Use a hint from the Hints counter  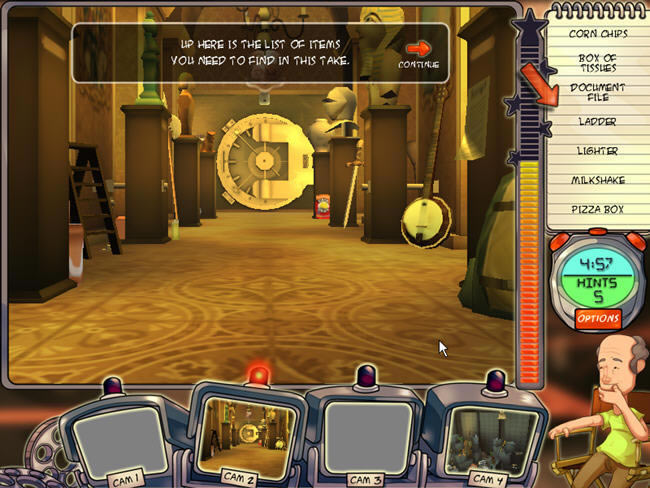[598, 289]
